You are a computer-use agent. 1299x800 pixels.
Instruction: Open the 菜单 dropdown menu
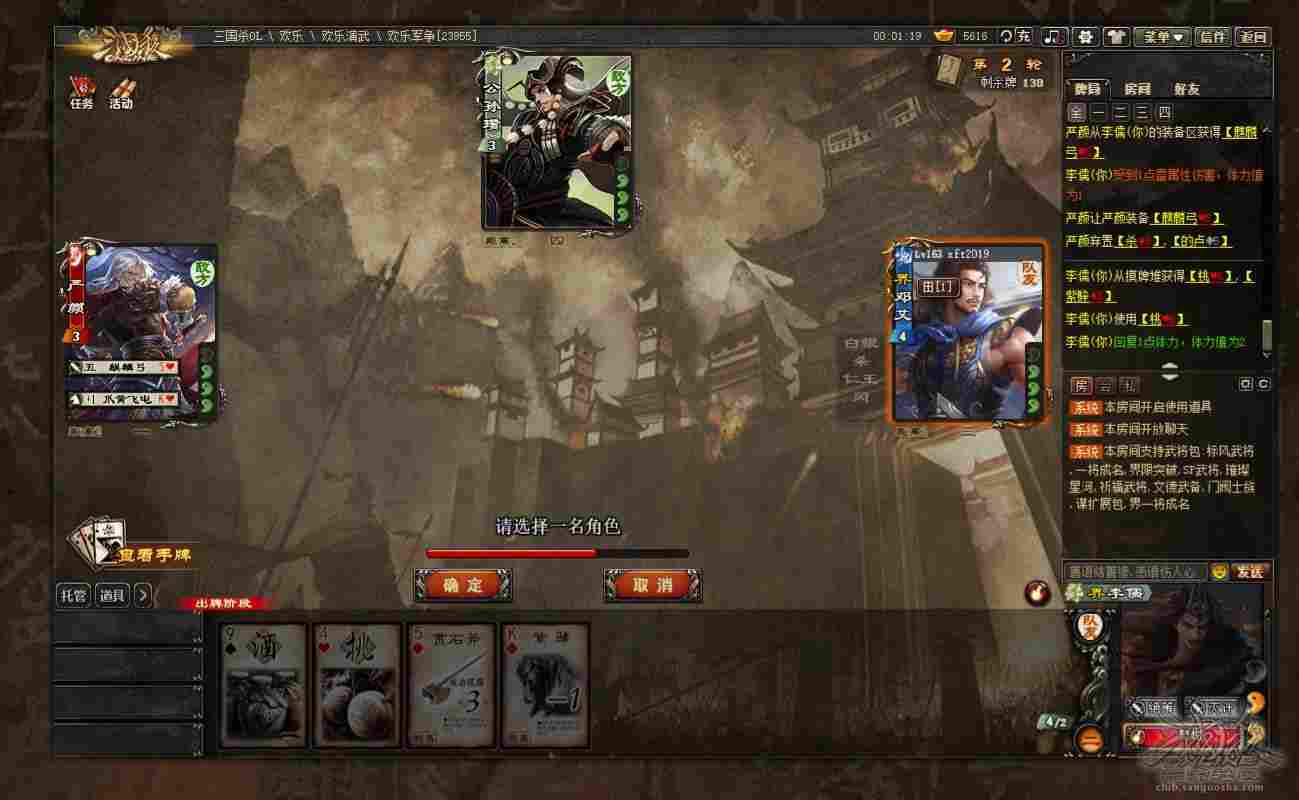[x=1163, y=35]
